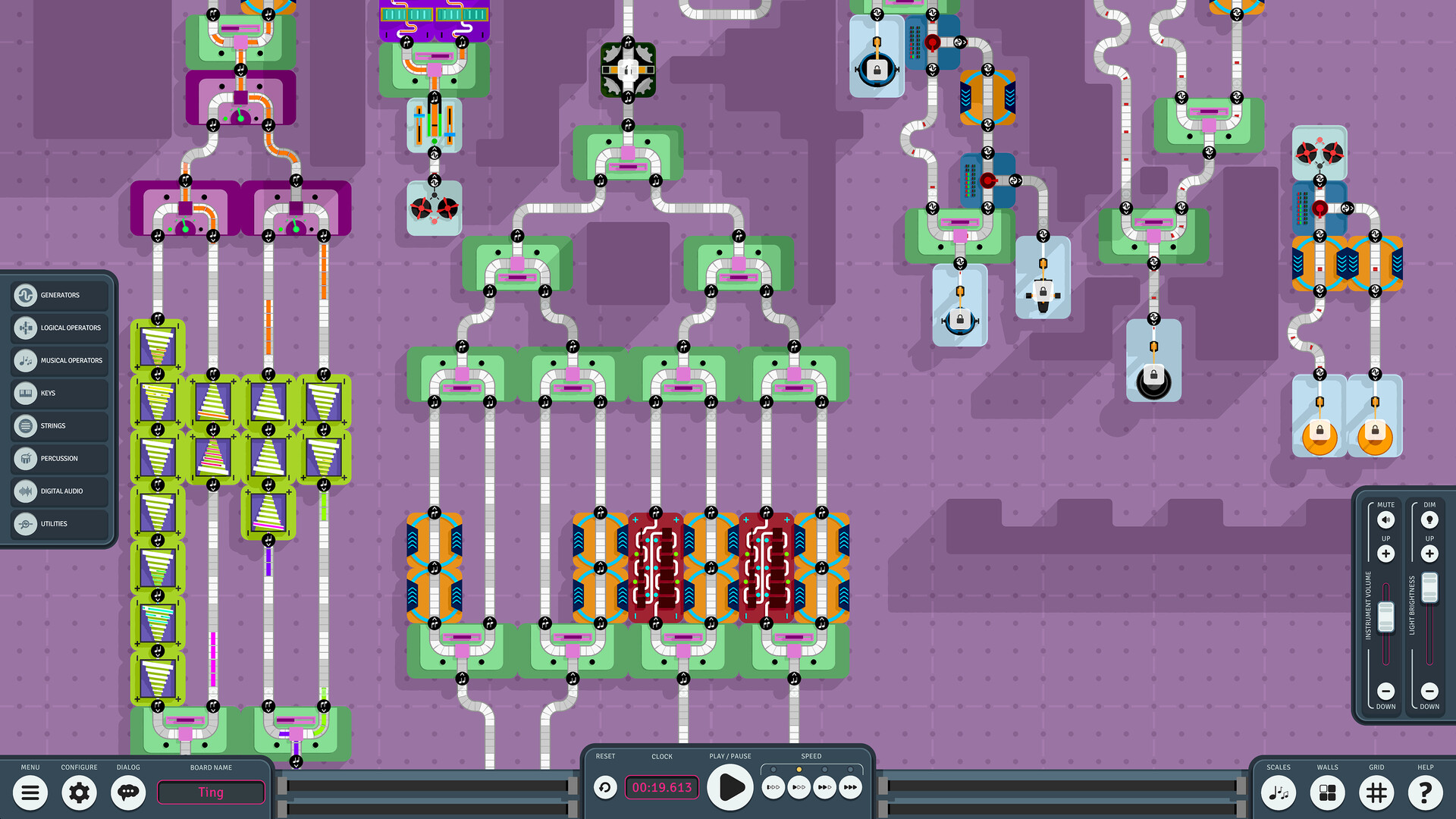This screenshot has height=819, width=1456.
Task: Open the Configure settings
Action: [x=79, y=792]
